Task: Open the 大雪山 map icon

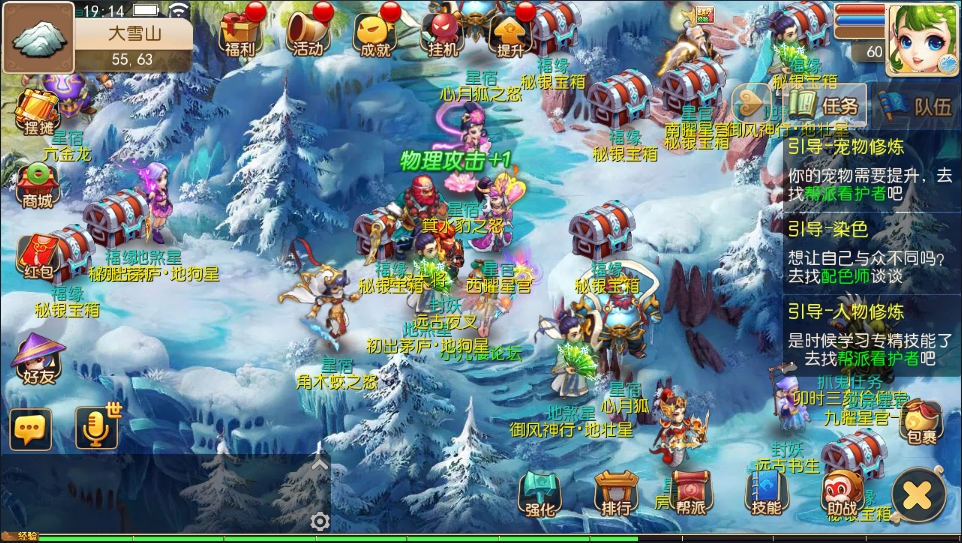Action: tap(38, 38)
